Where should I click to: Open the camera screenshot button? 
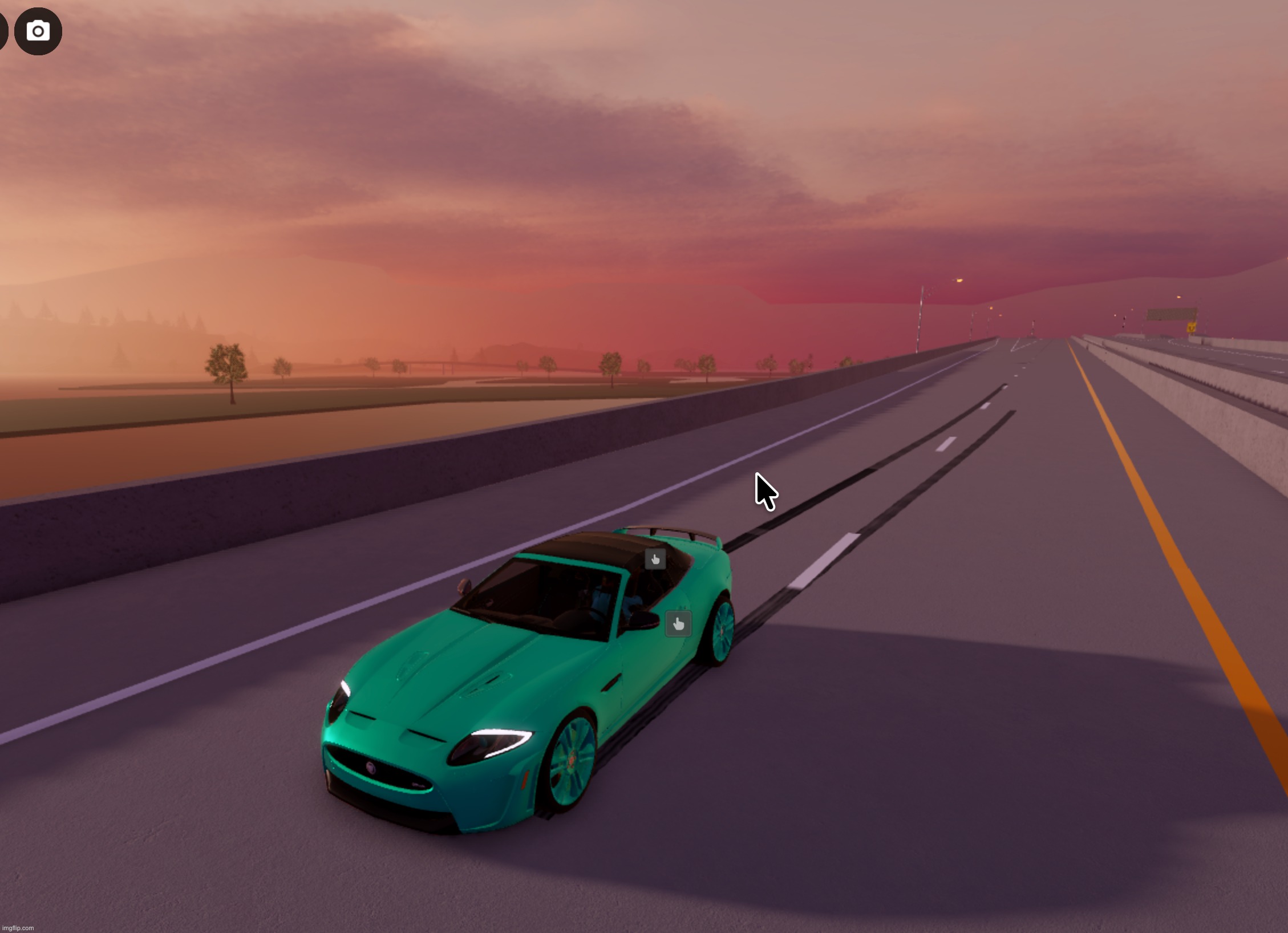click(x=38, y=31)
